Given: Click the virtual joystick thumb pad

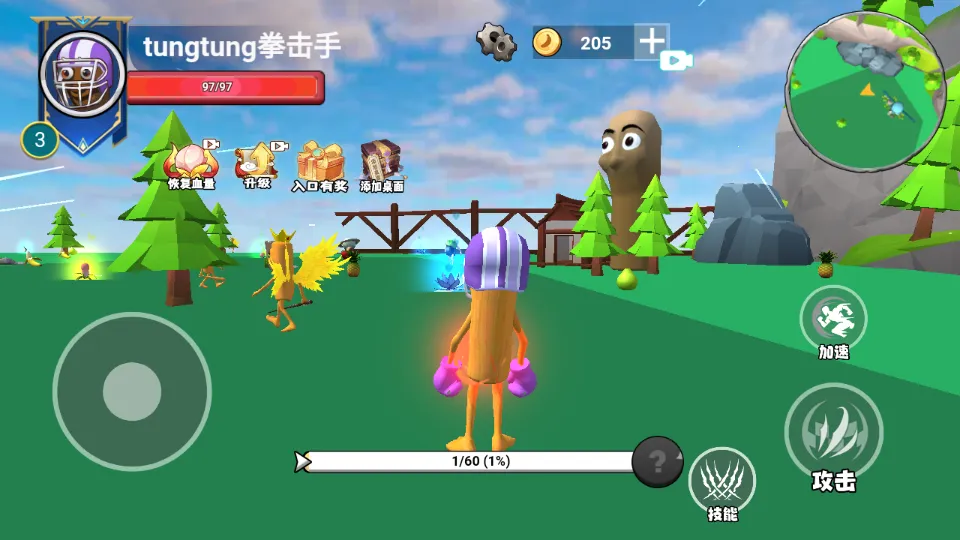Looking at the screenshot, I should click(132, 391).
